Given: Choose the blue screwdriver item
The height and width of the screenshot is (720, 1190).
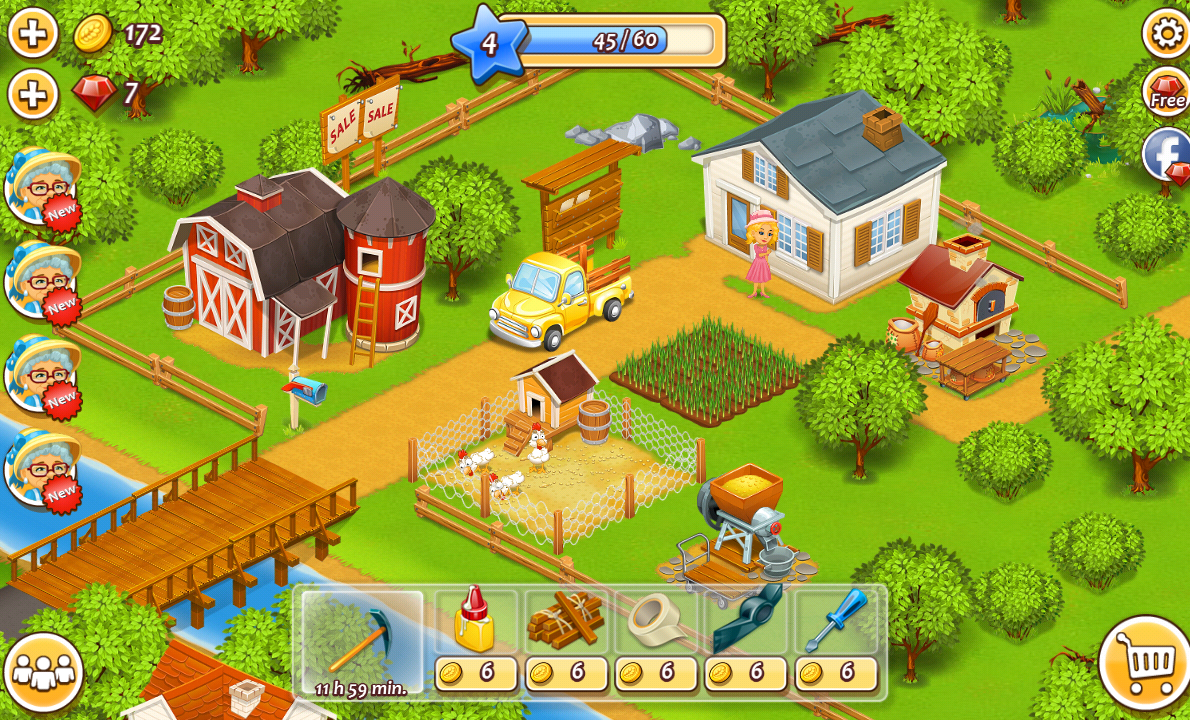Looking at the screenshot, I should click(836, 621).
